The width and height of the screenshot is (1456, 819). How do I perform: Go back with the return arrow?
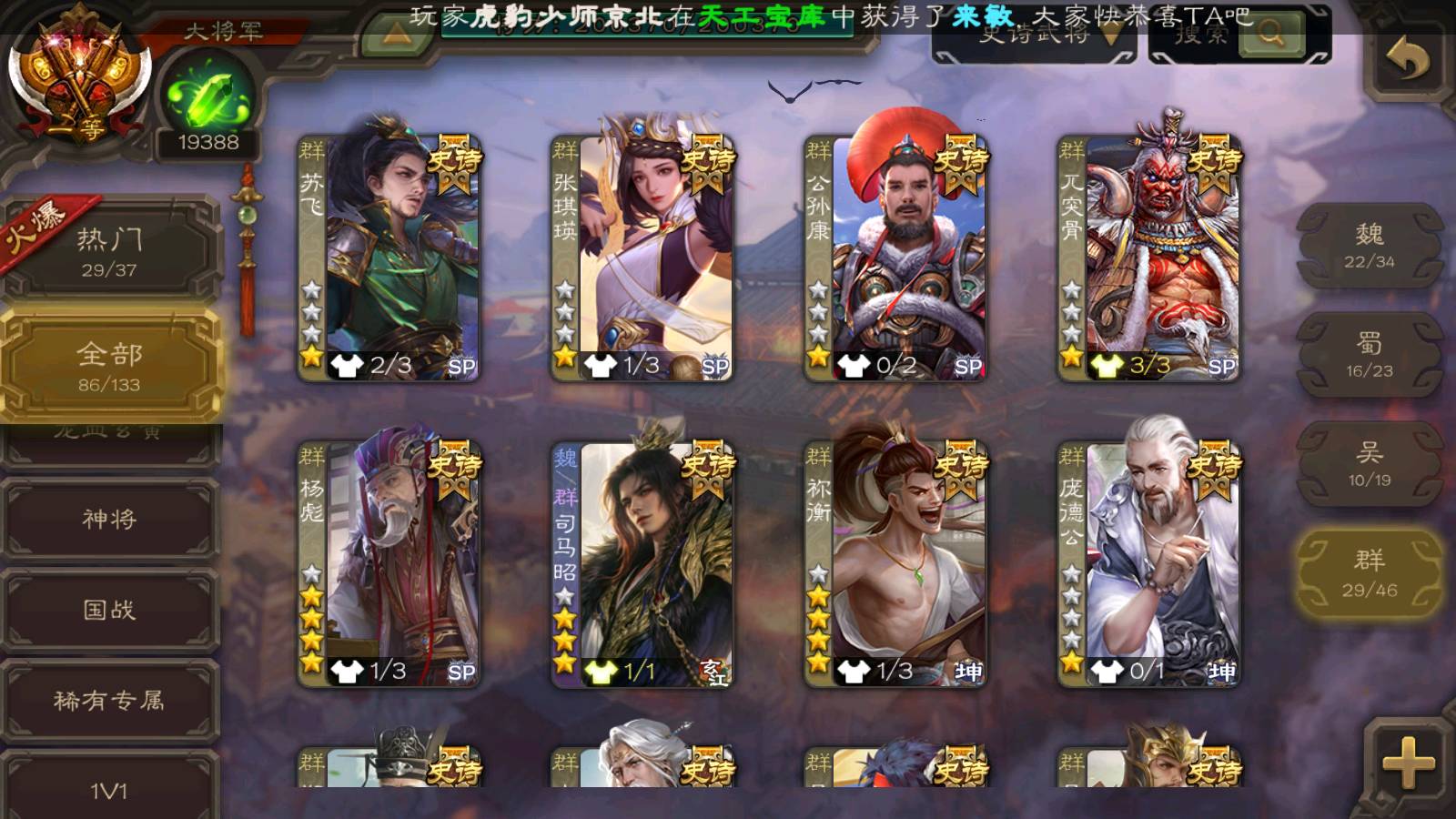pos(1407,62)
